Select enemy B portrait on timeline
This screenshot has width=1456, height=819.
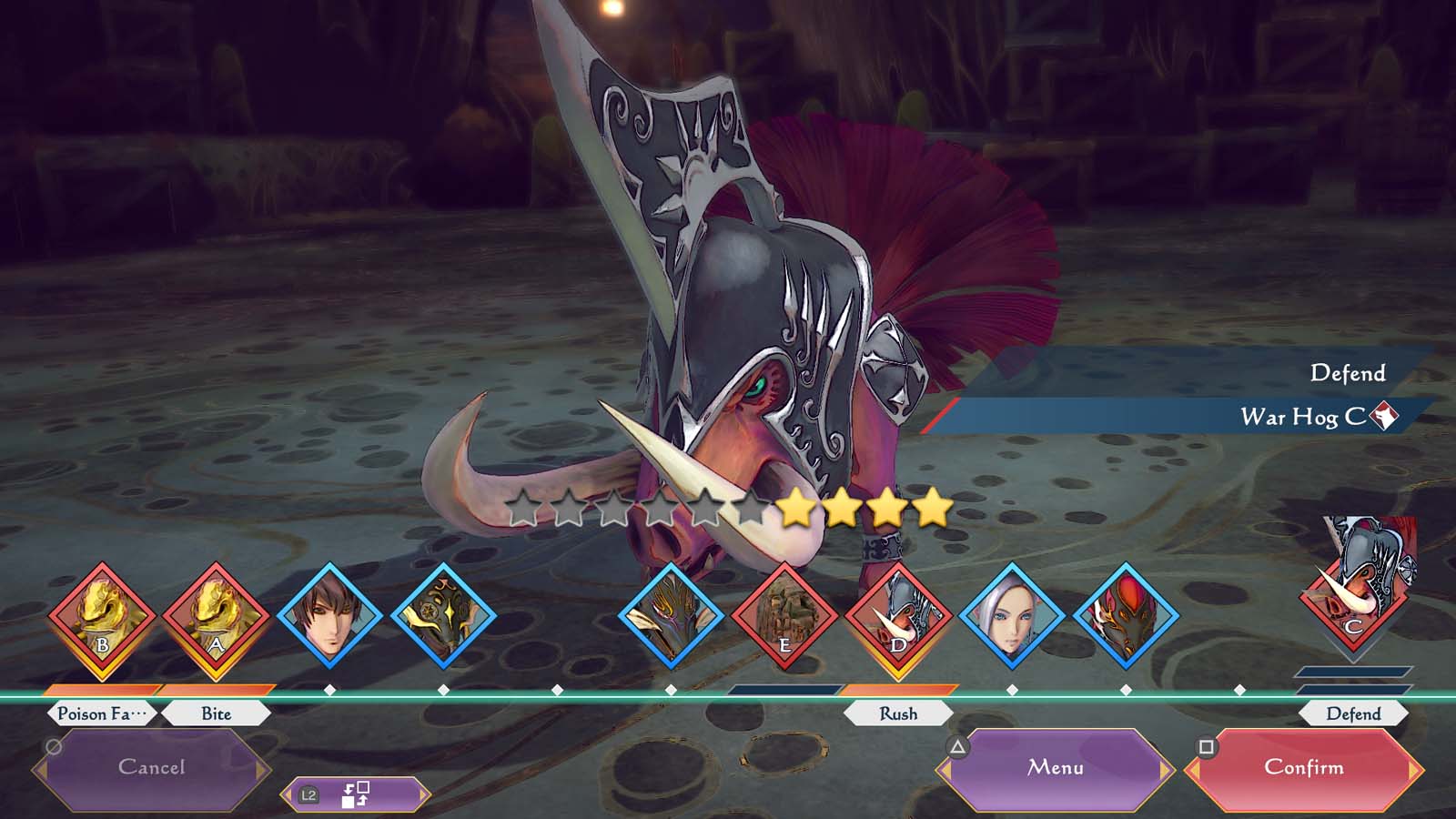pyautogui.click(x=102, y=619)
